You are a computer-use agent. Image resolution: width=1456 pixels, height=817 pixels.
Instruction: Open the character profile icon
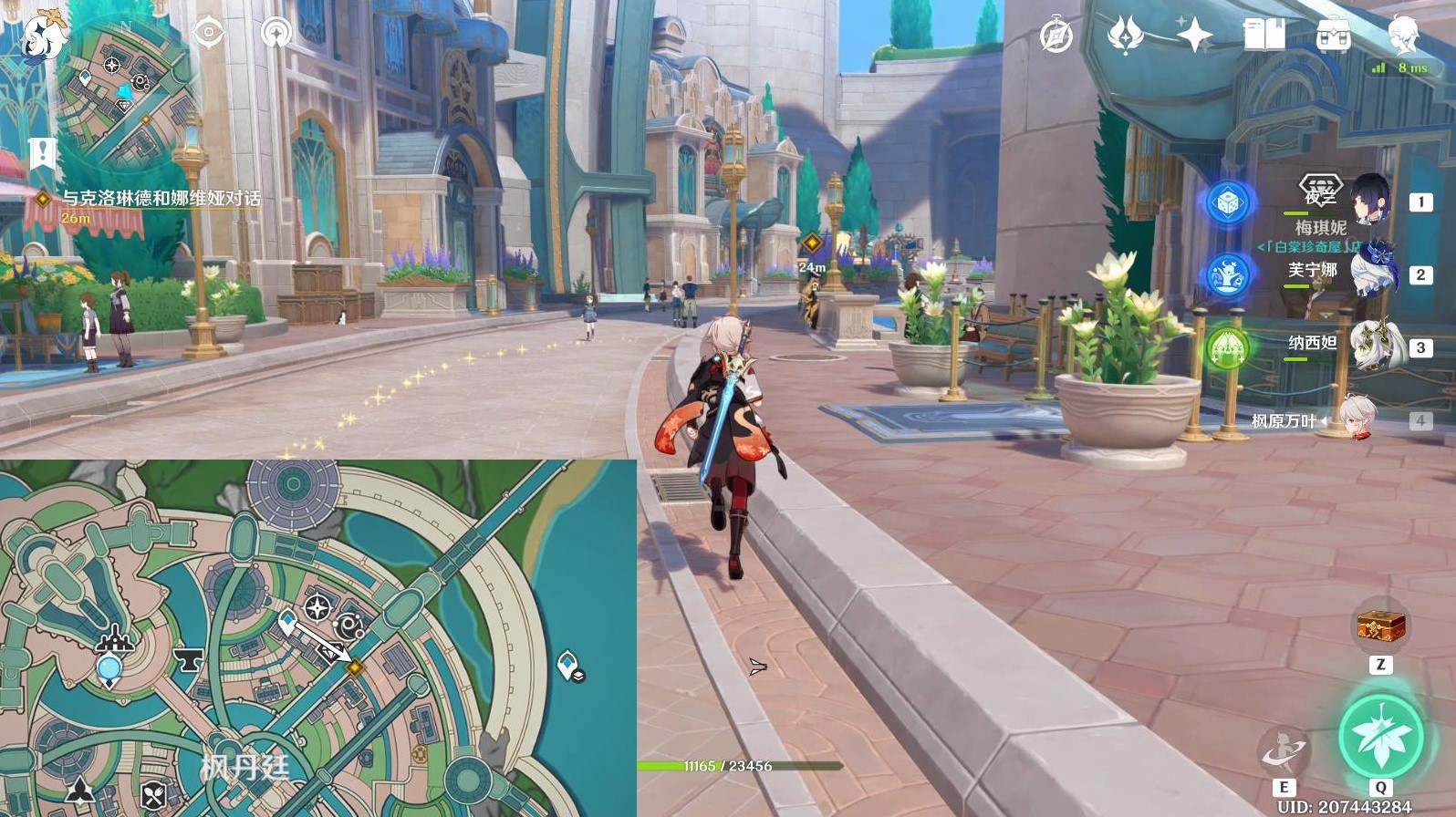point(1403,35)
